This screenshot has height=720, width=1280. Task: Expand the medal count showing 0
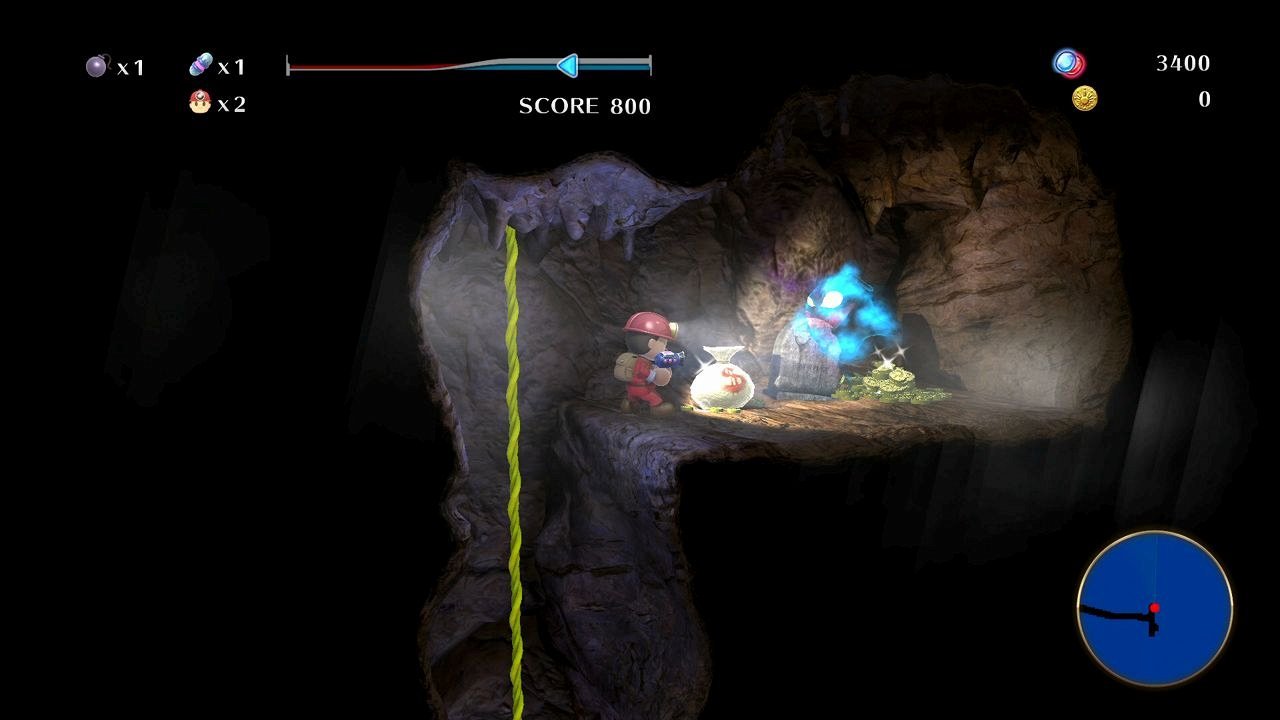[1205, 99]
